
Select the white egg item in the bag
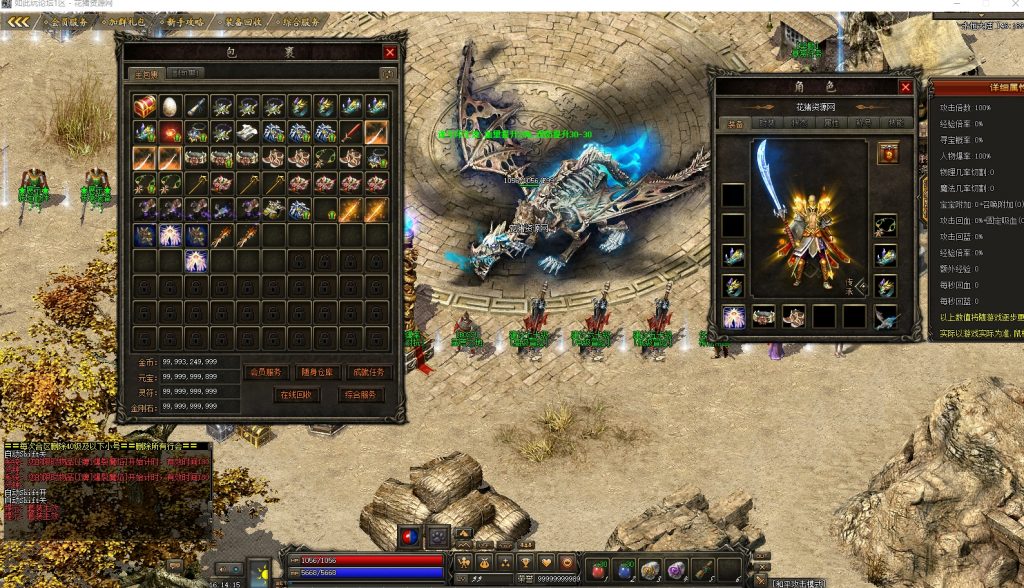pyautogui.click(x=171, y=105)
